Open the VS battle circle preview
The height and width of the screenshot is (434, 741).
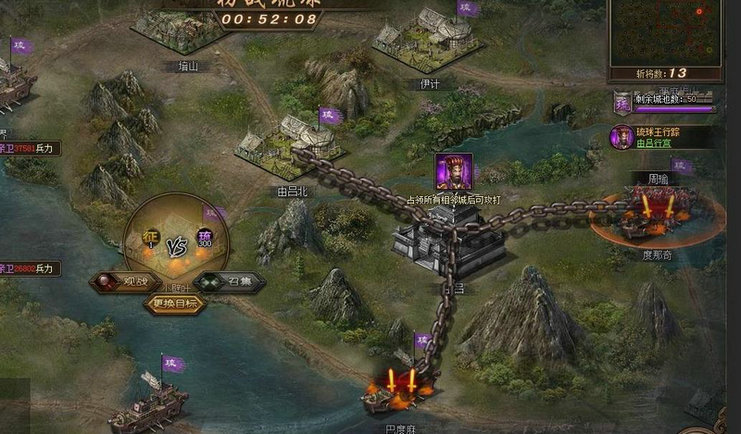176,242
